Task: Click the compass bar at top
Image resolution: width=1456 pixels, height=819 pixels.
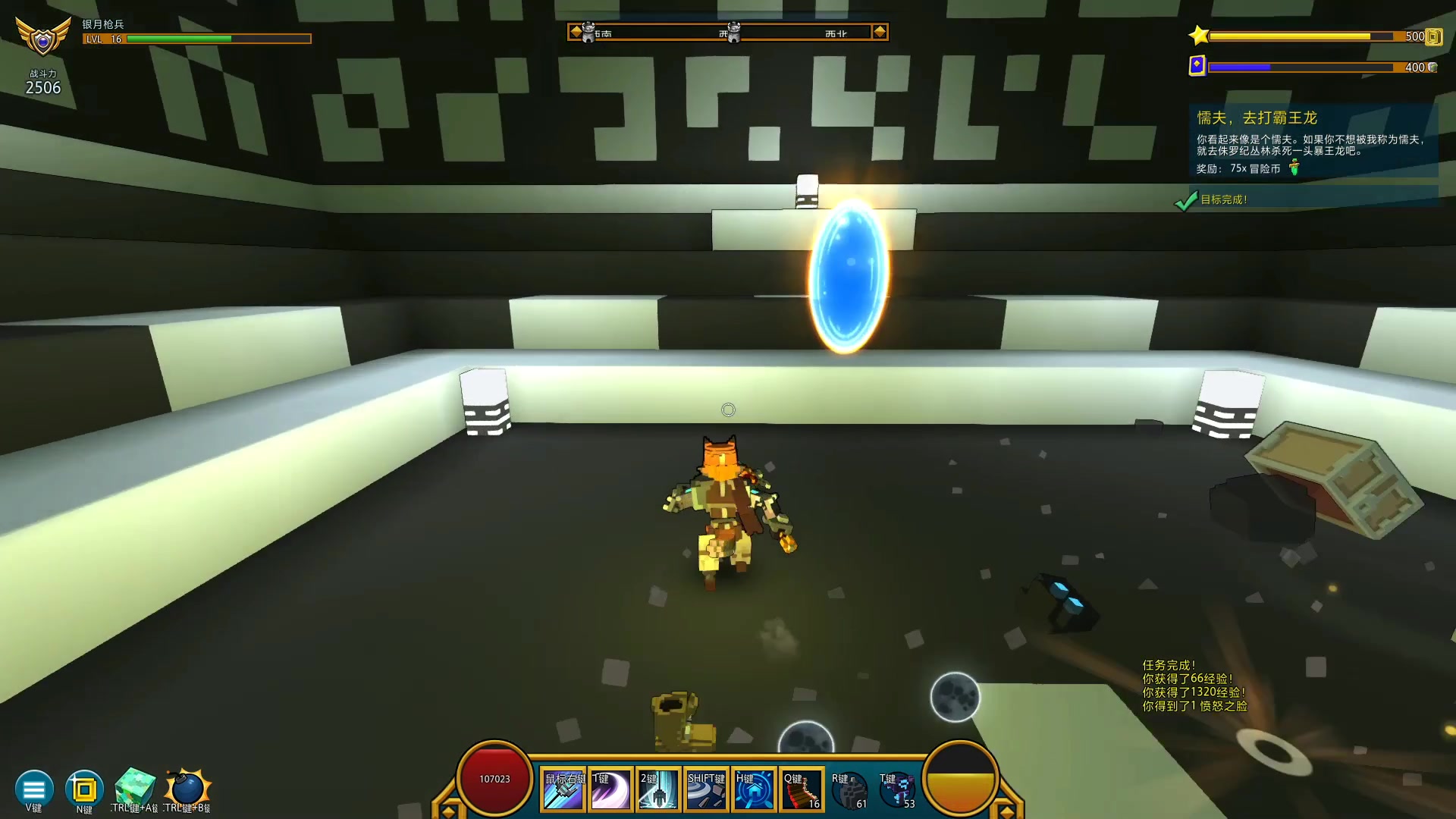Action: pyautogui.click(x=728, y=32)
